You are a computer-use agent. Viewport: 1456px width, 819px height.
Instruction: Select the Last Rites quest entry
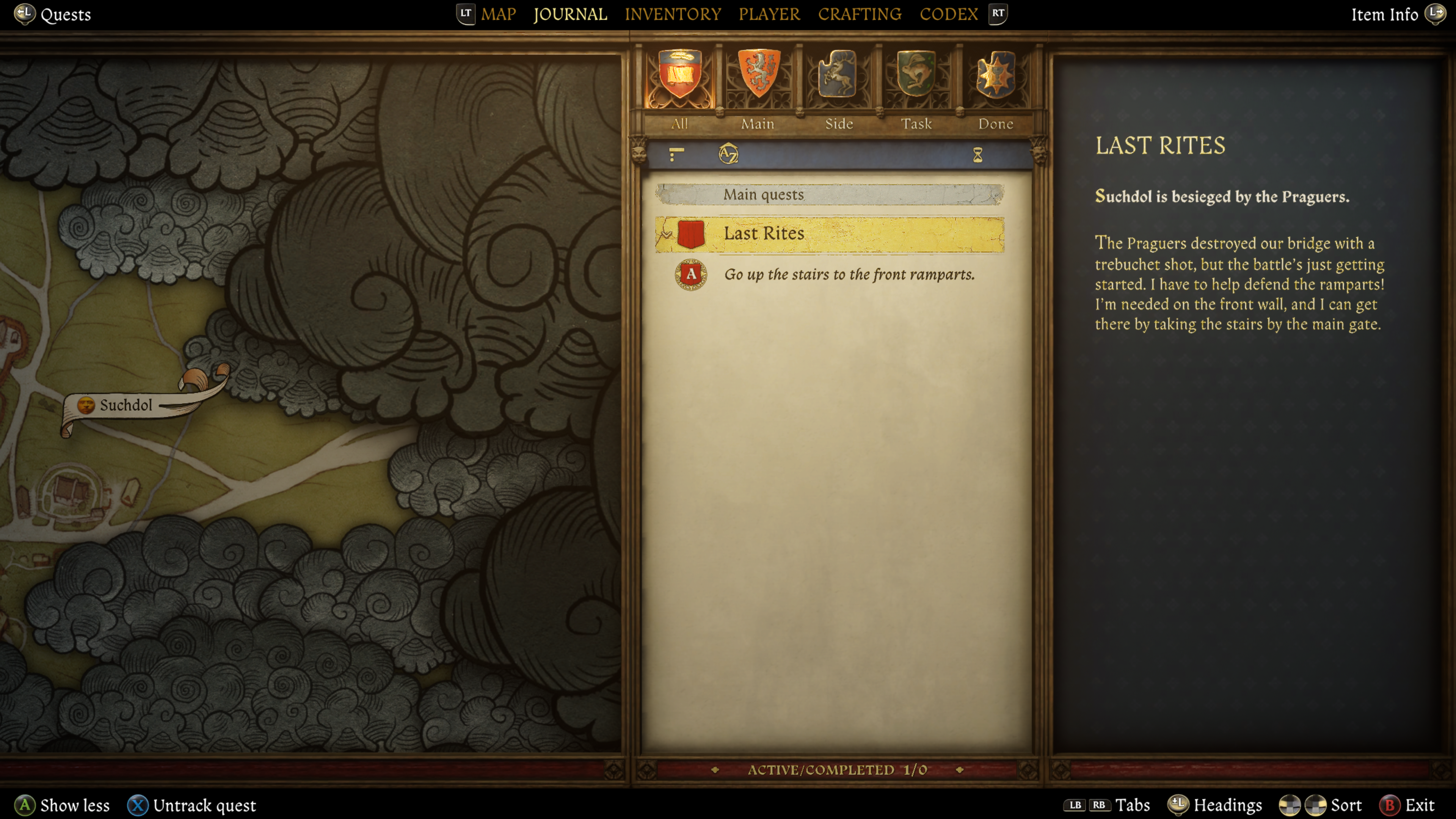(829, 234)
